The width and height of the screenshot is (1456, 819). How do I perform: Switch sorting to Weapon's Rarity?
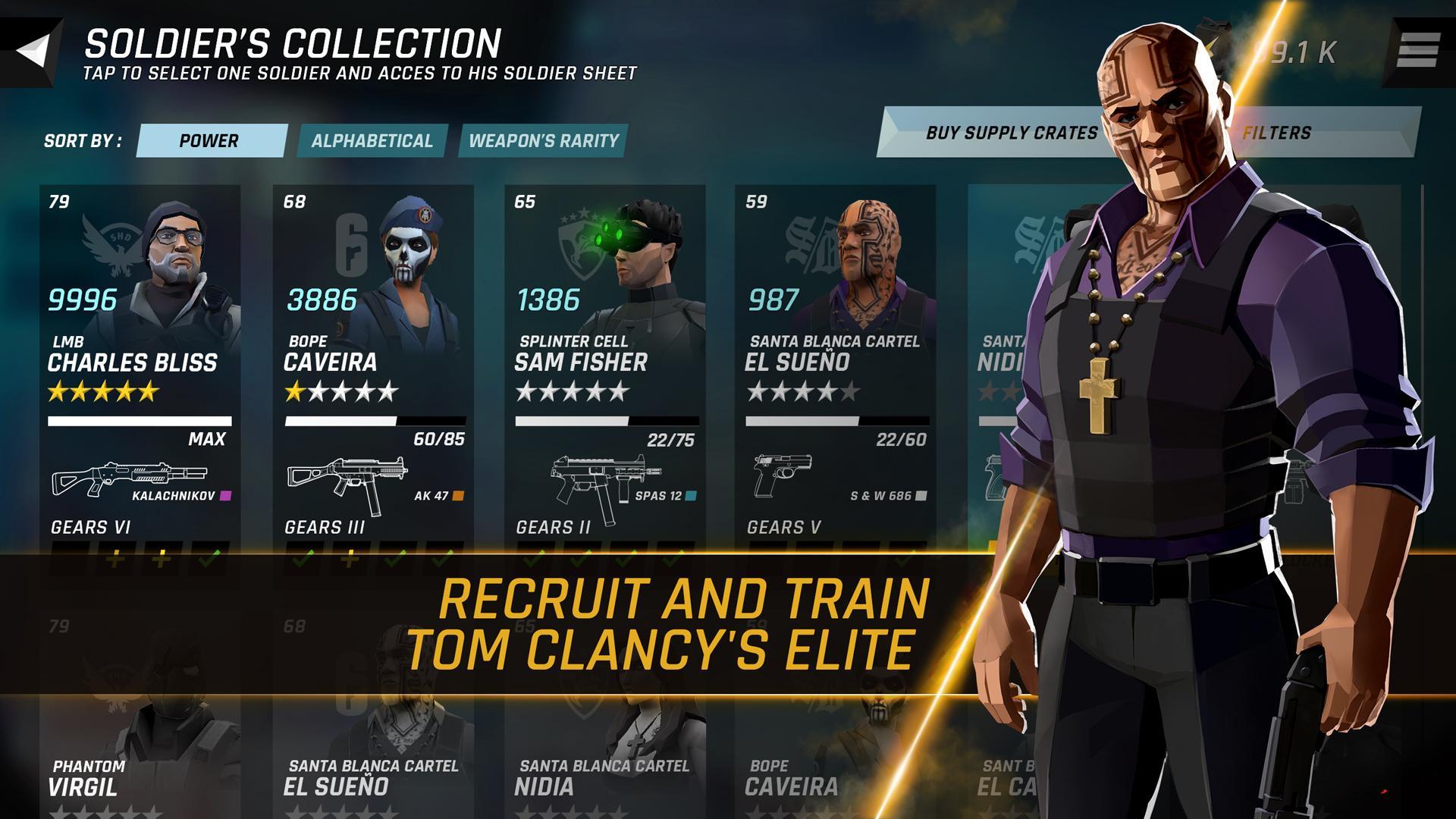[x=544, y=141]
